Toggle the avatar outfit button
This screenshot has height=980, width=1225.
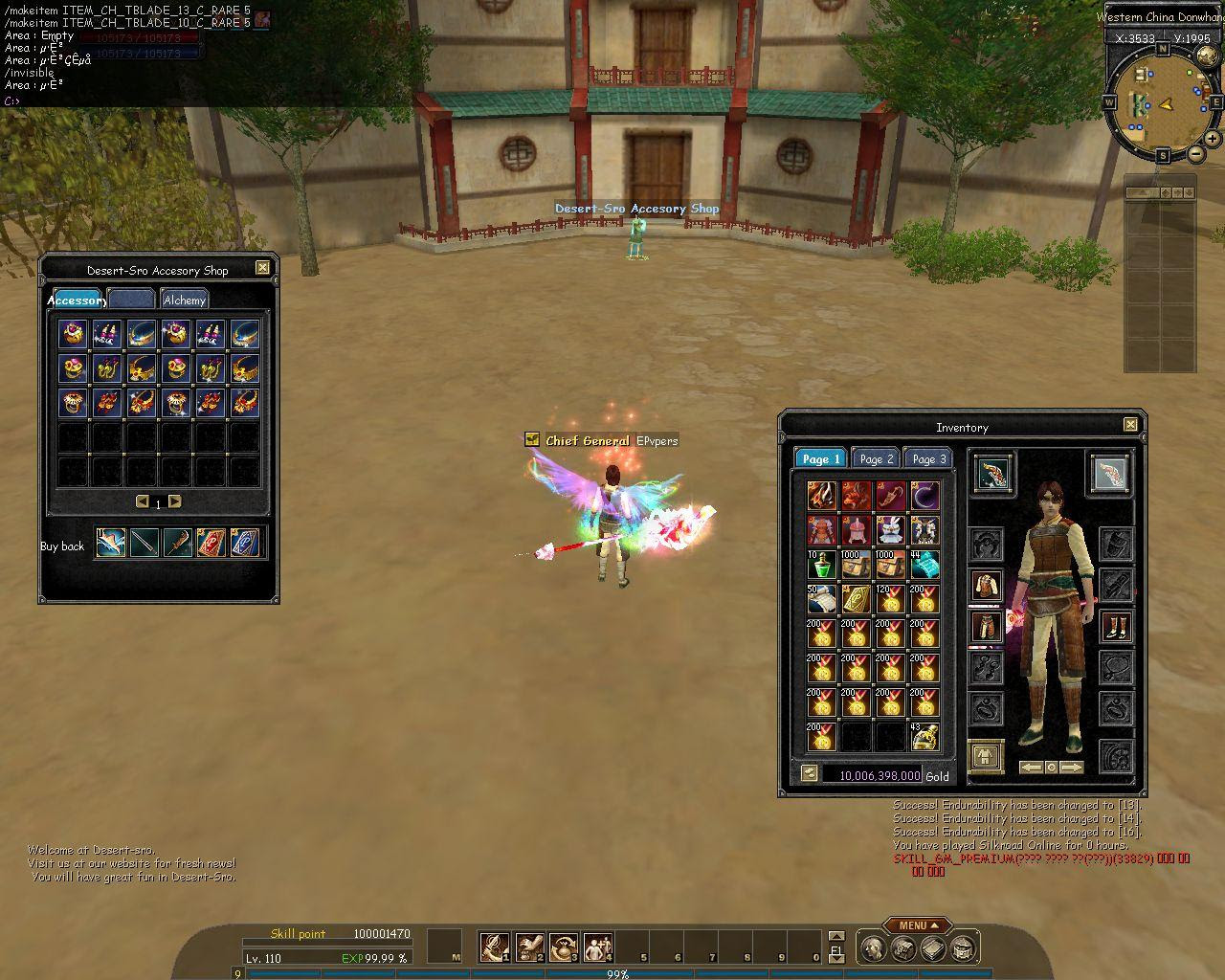[985, 756]
